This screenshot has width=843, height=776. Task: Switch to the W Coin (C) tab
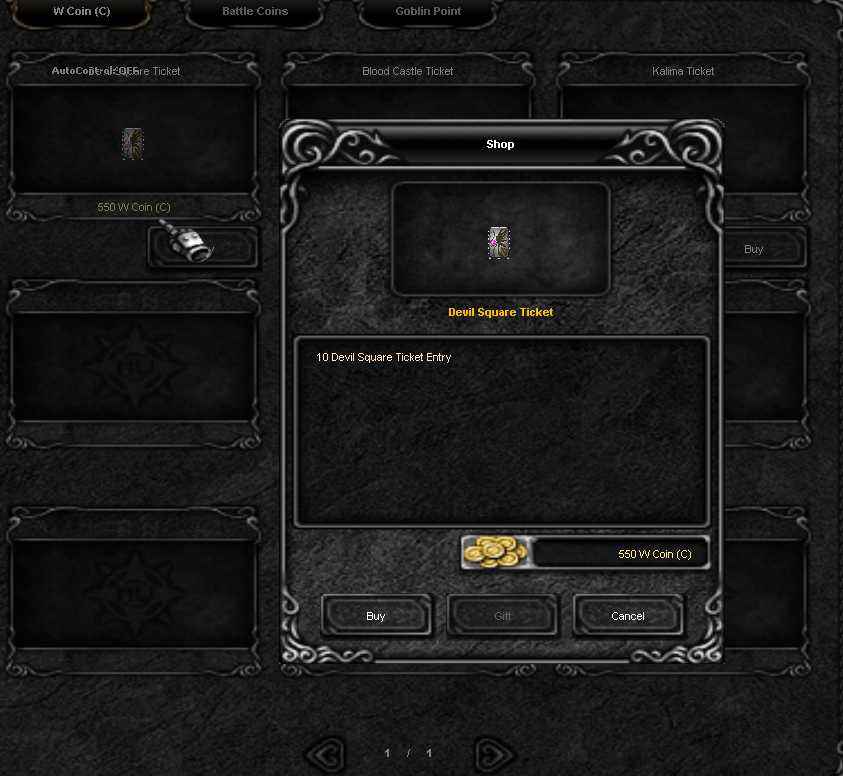pyautogui.click(x=82, y=12)
